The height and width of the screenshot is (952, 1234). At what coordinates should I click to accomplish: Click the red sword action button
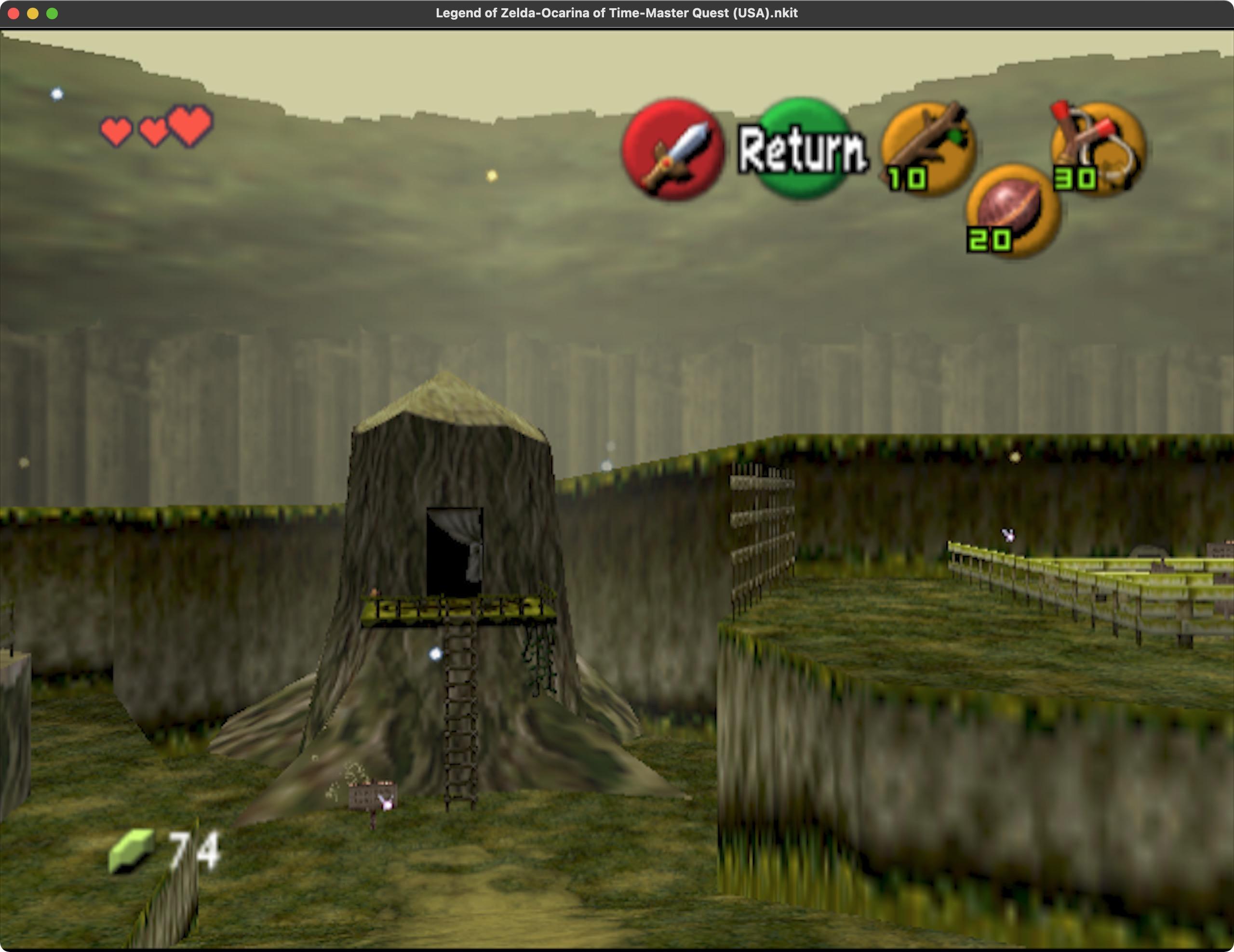tap(672, 150)
